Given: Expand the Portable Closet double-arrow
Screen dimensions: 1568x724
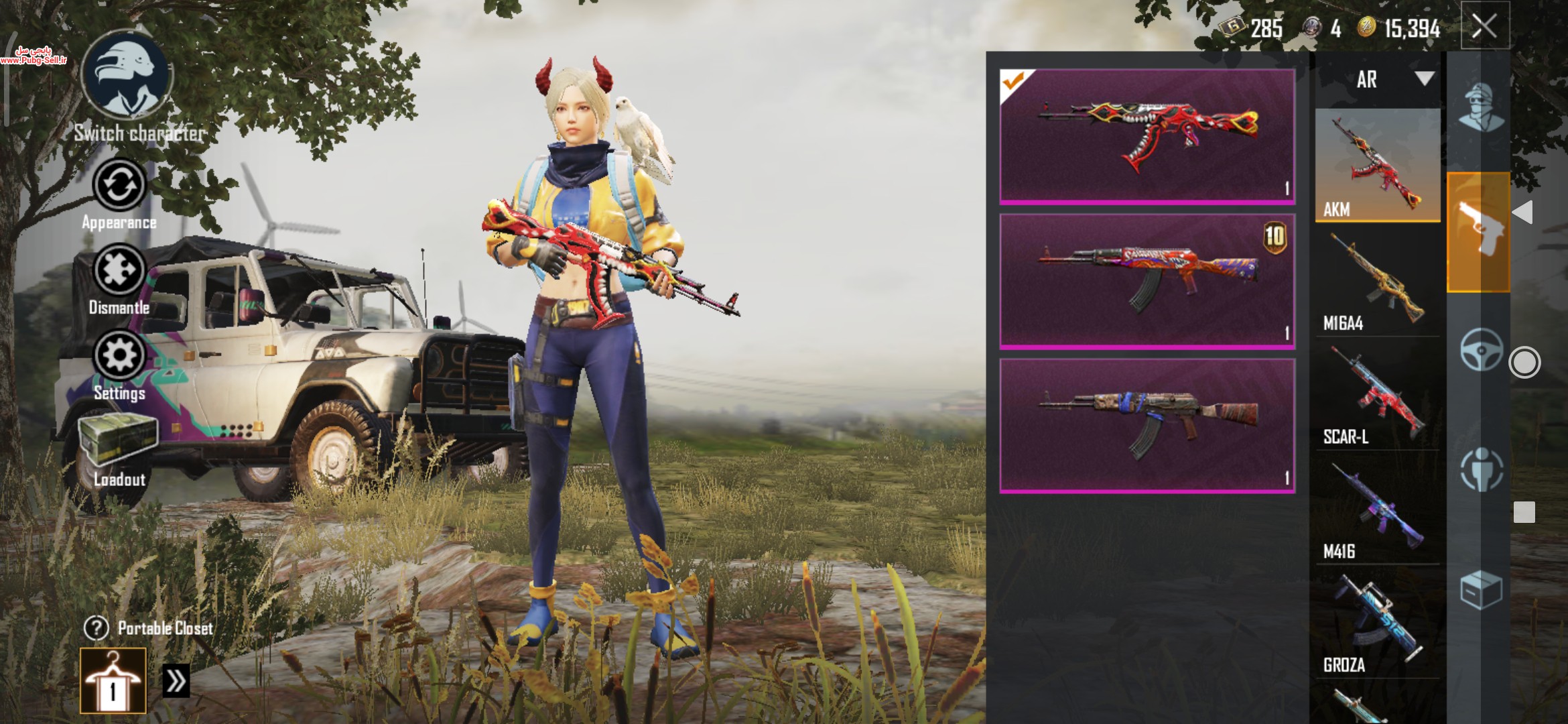Looking at the screenshot, I should coord(176,681).
